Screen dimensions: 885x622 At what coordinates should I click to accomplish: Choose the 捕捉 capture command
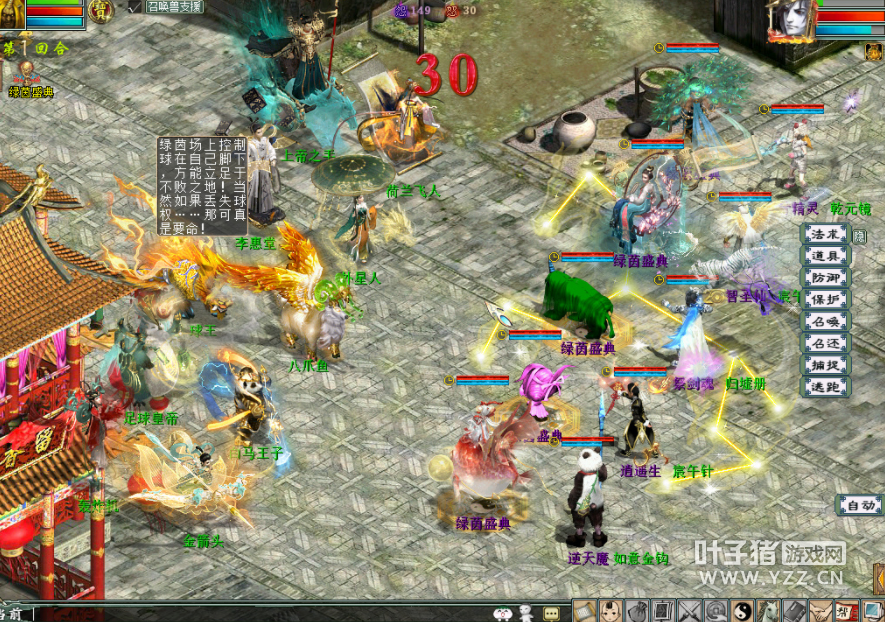tap(826, 365)
